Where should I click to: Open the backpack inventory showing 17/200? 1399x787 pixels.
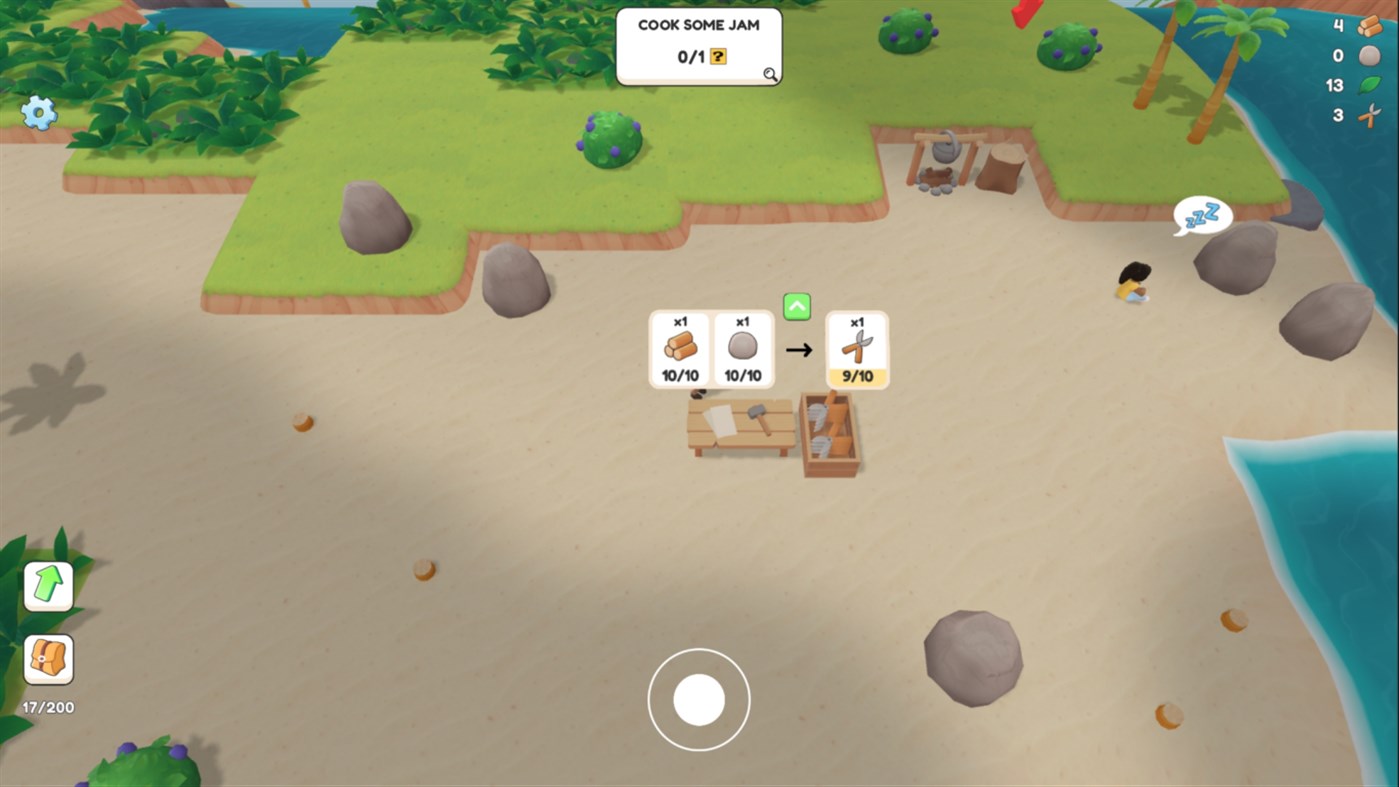(47, 660)
